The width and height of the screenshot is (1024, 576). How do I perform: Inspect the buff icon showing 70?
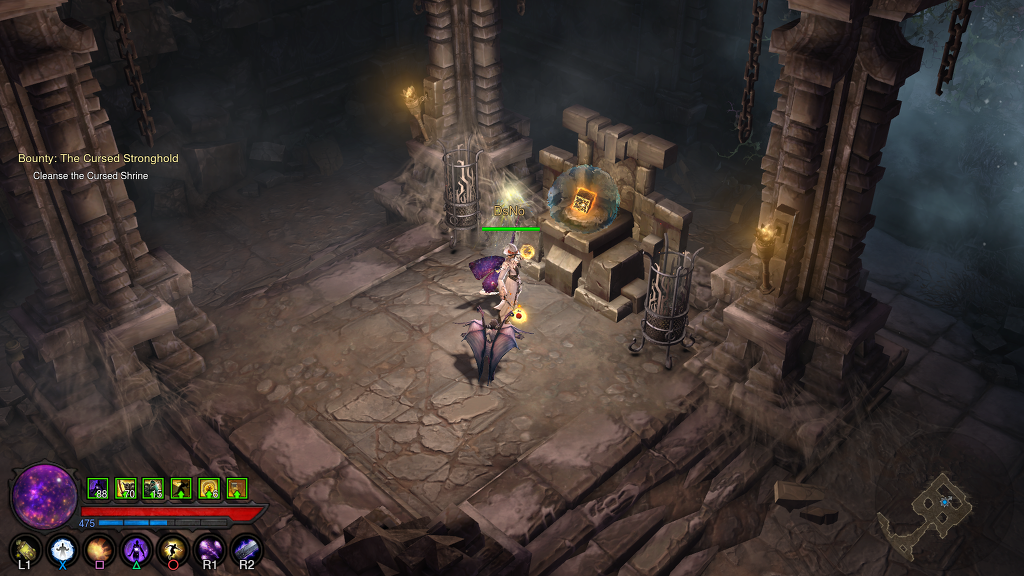click(126, 489)
